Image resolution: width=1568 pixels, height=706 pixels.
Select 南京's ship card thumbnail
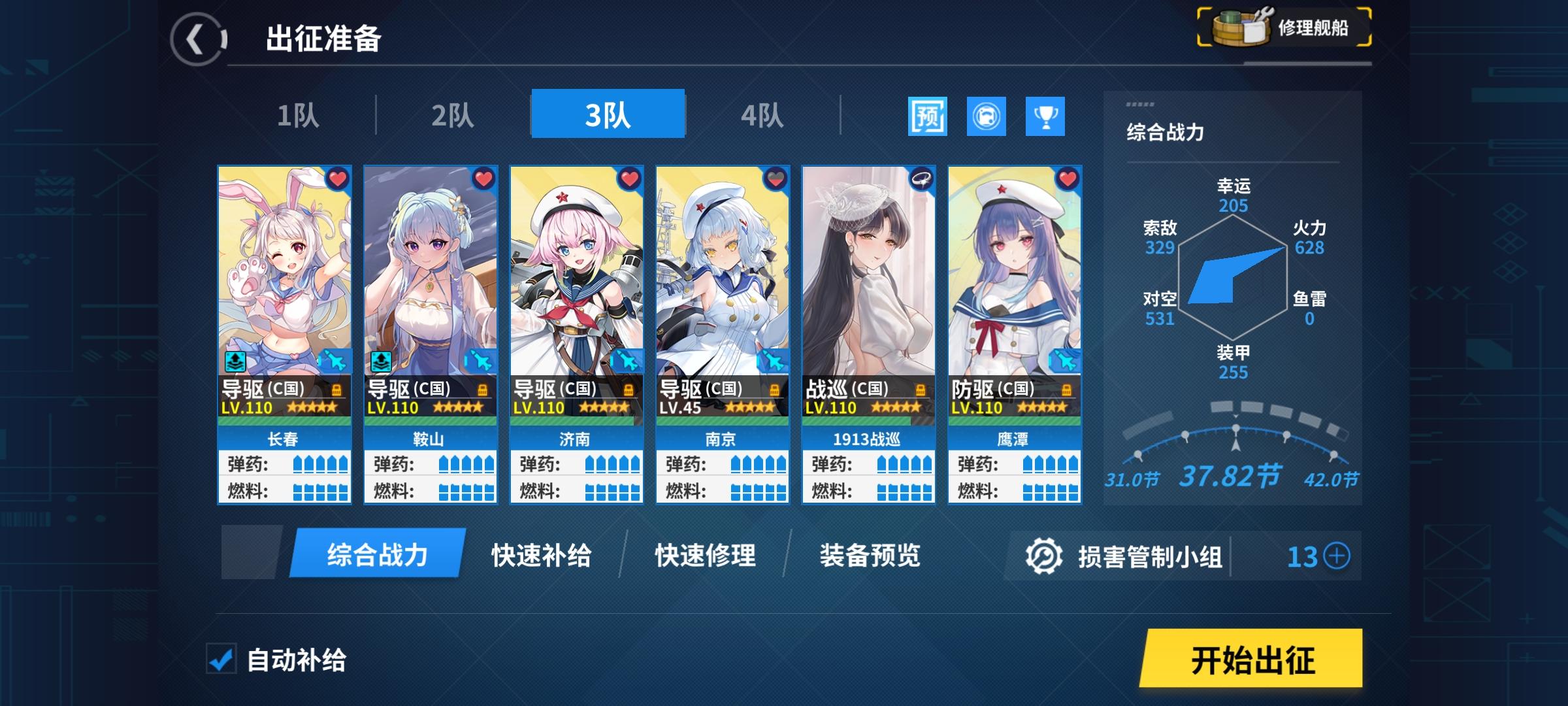click(722, 275)
